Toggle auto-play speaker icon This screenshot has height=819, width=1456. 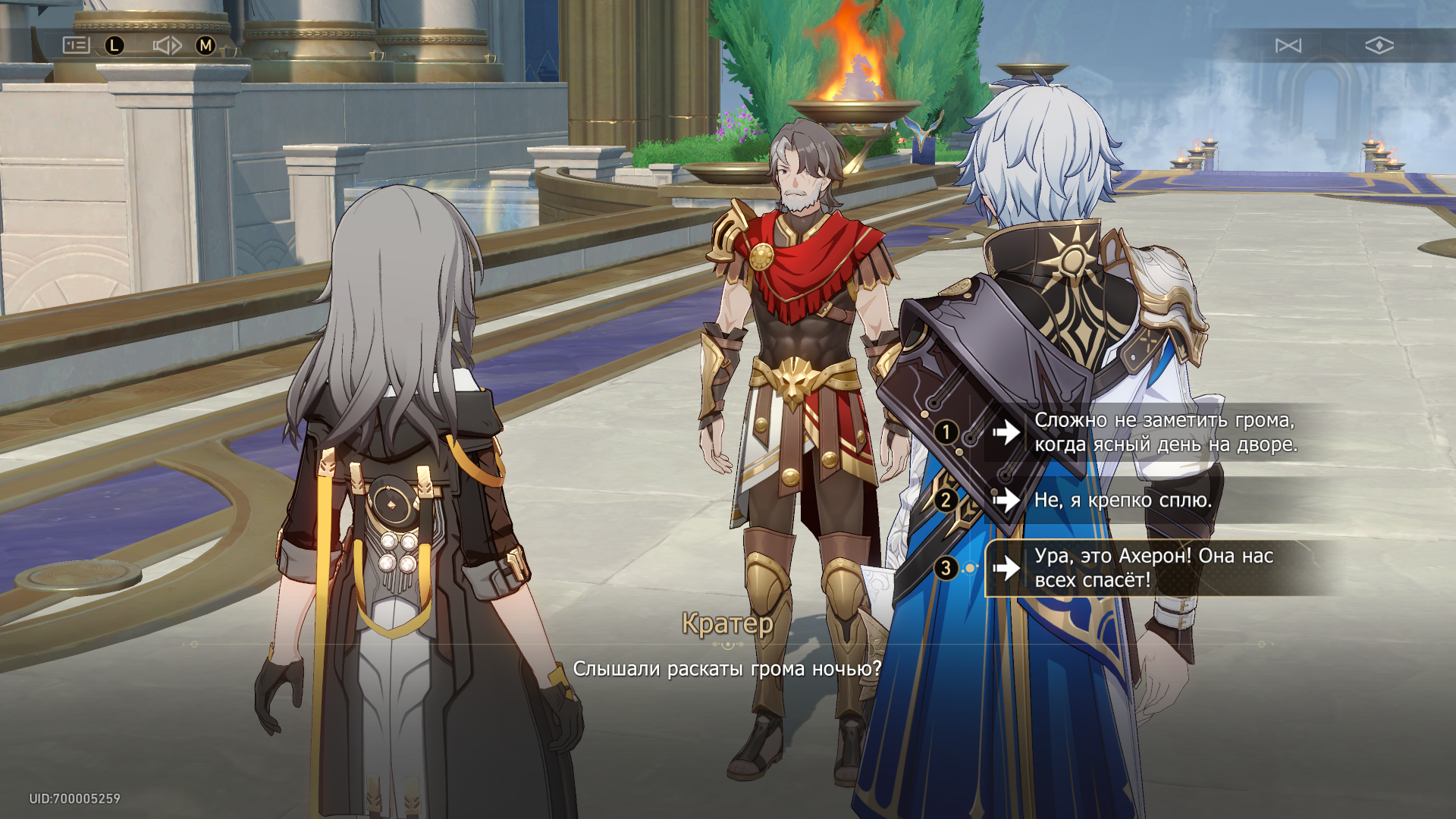pos(167,45)
